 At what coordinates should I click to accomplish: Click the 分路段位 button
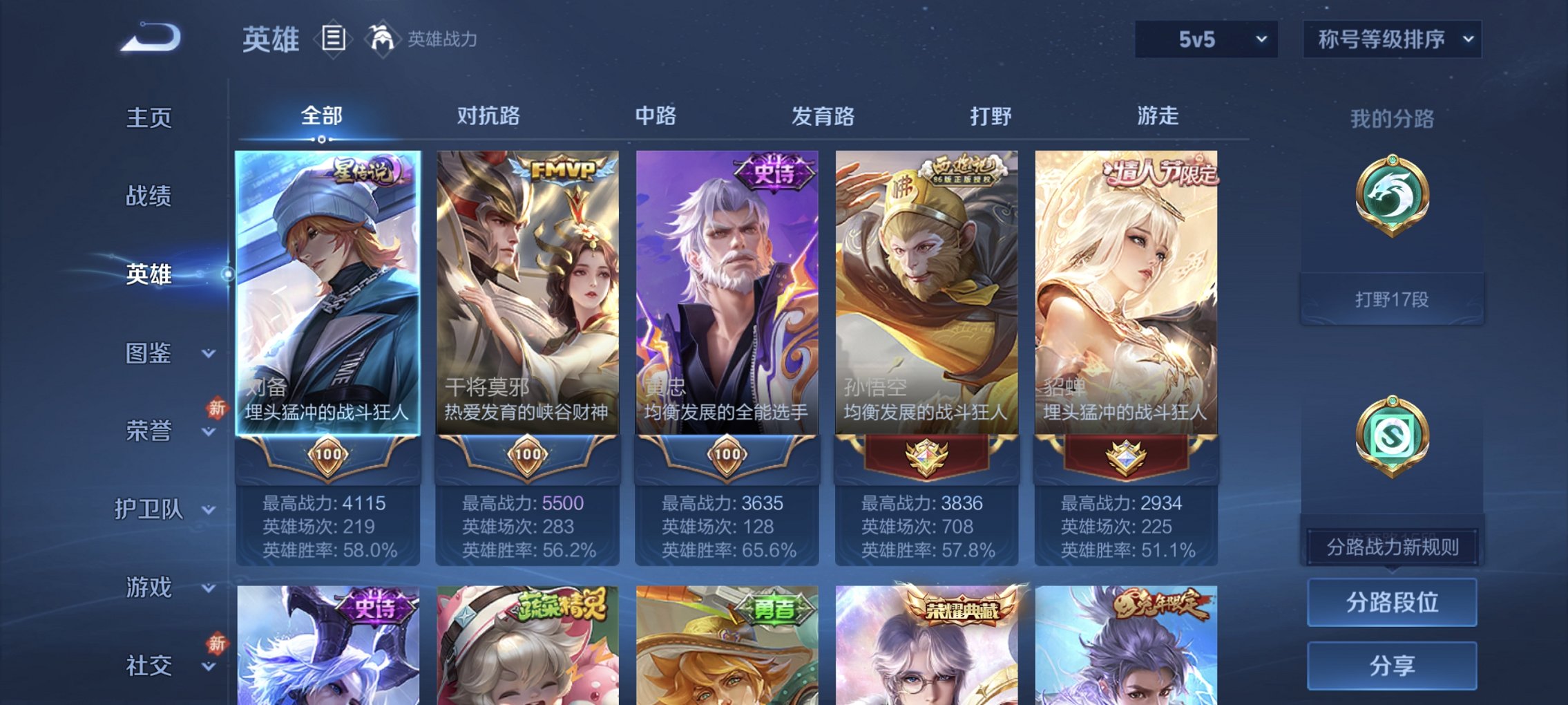tap(1392, 601)
